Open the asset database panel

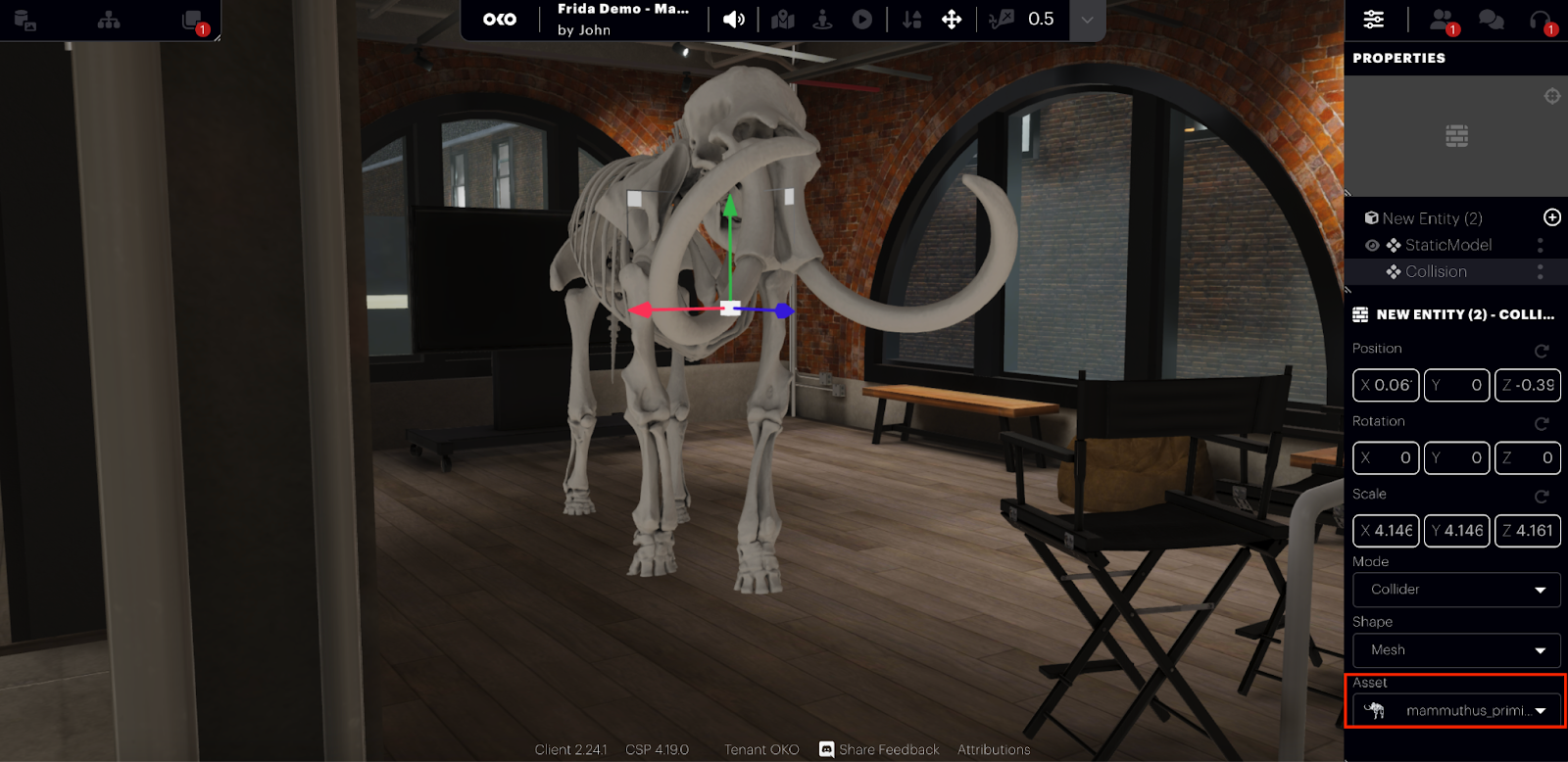click(25, 20)
